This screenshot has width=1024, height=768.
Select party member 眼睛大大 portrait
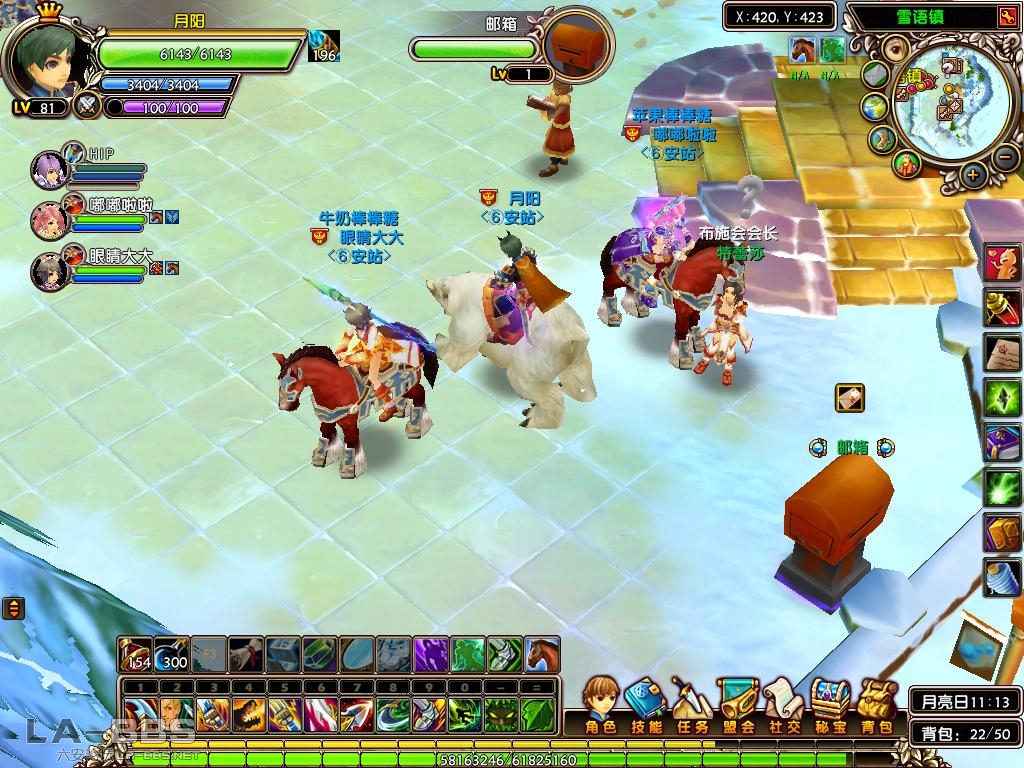coord(49,271)
